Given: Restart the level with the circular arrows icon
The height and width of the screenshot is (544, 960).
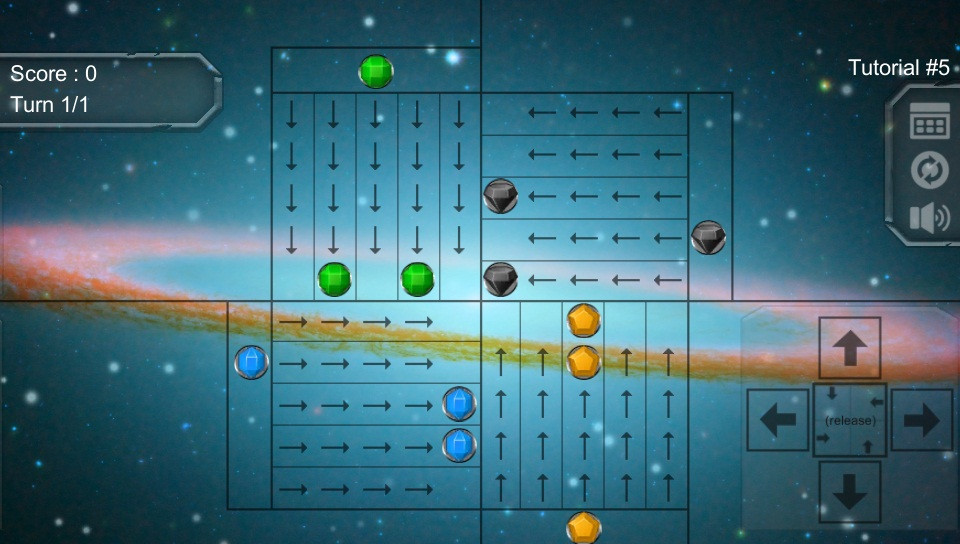Looking at the screenshot, I should pos(929,170).
